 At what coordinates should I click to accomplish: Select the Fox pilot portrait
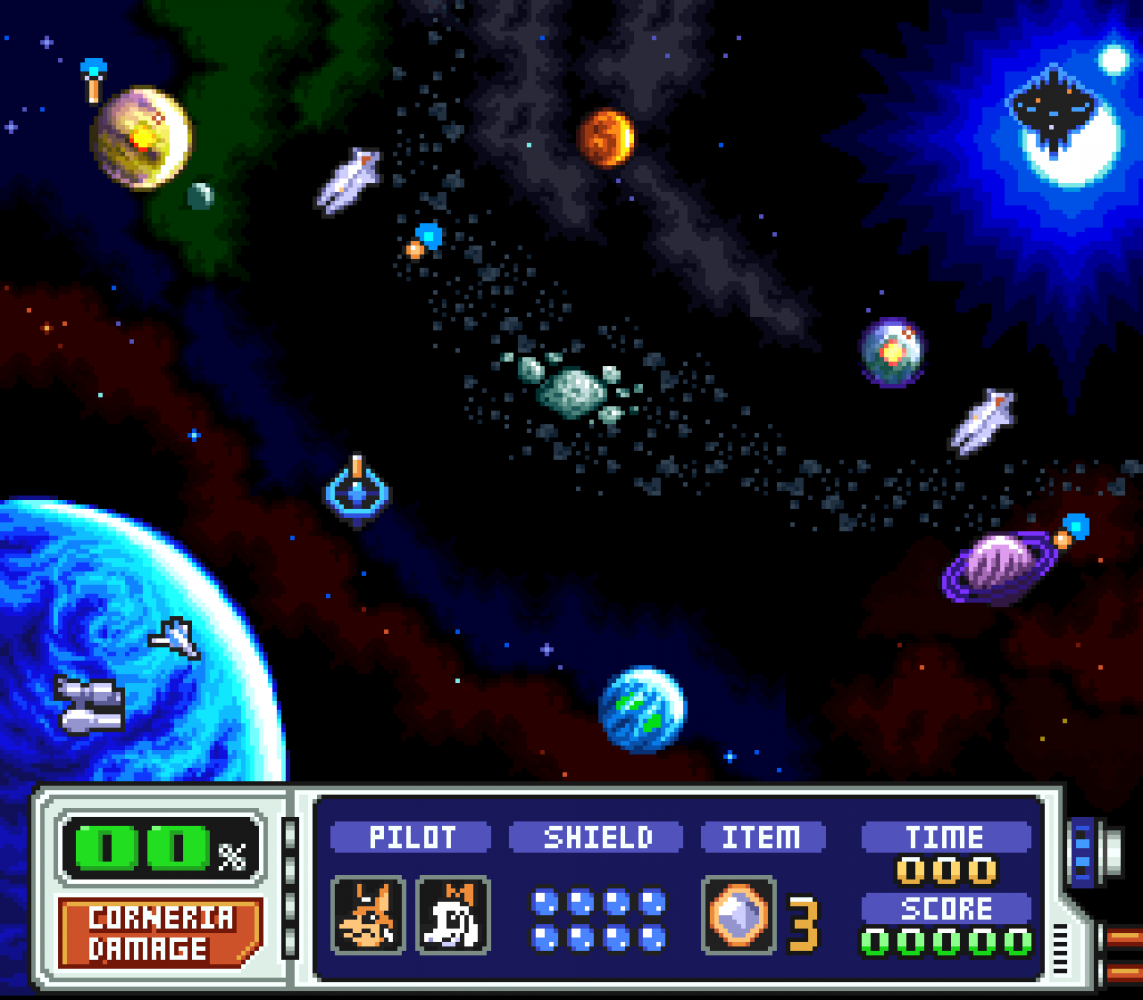click(x=368, y=915)
